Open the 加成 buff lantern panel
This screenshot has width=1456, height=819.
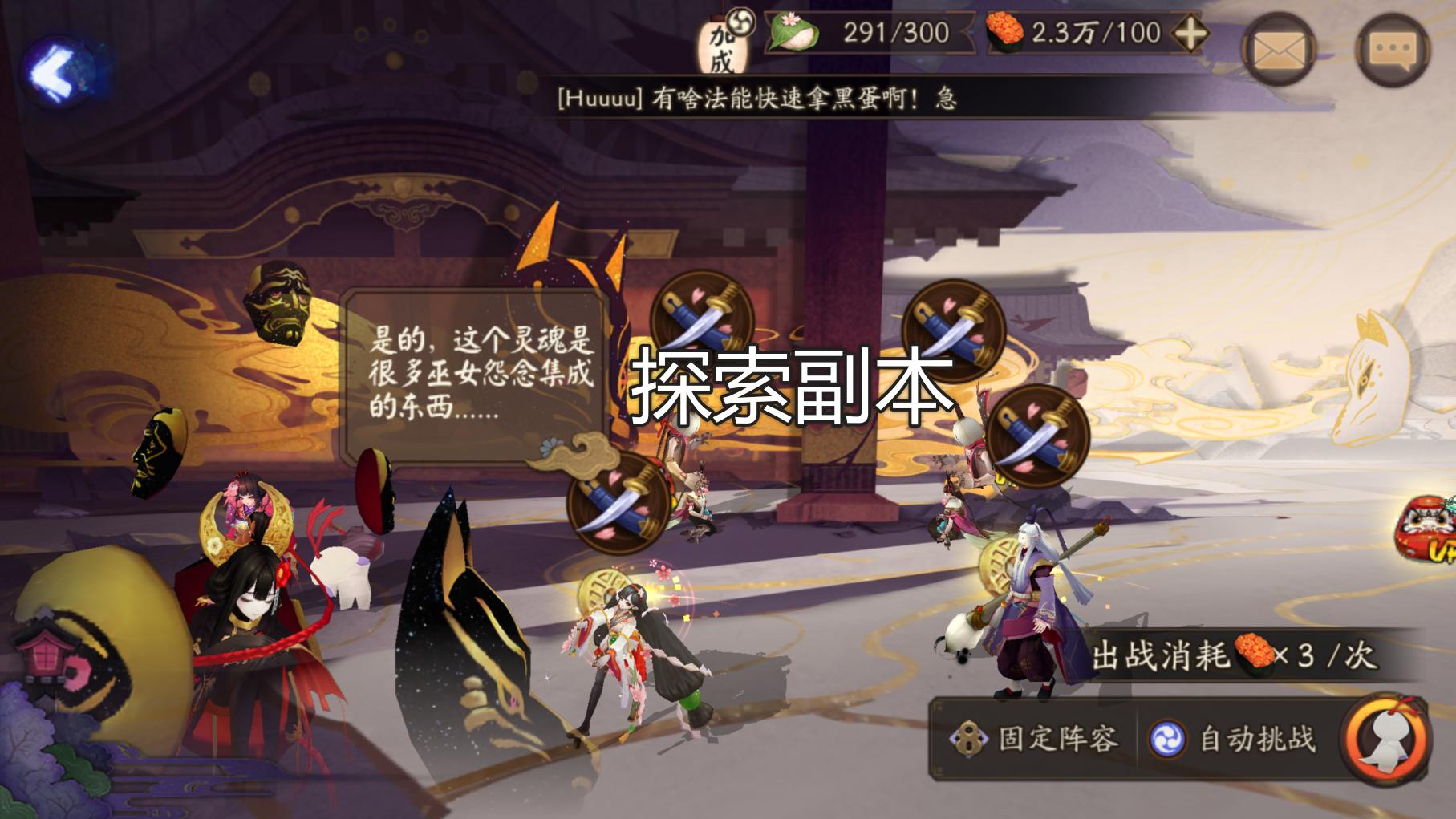click(x=720, y=44)
